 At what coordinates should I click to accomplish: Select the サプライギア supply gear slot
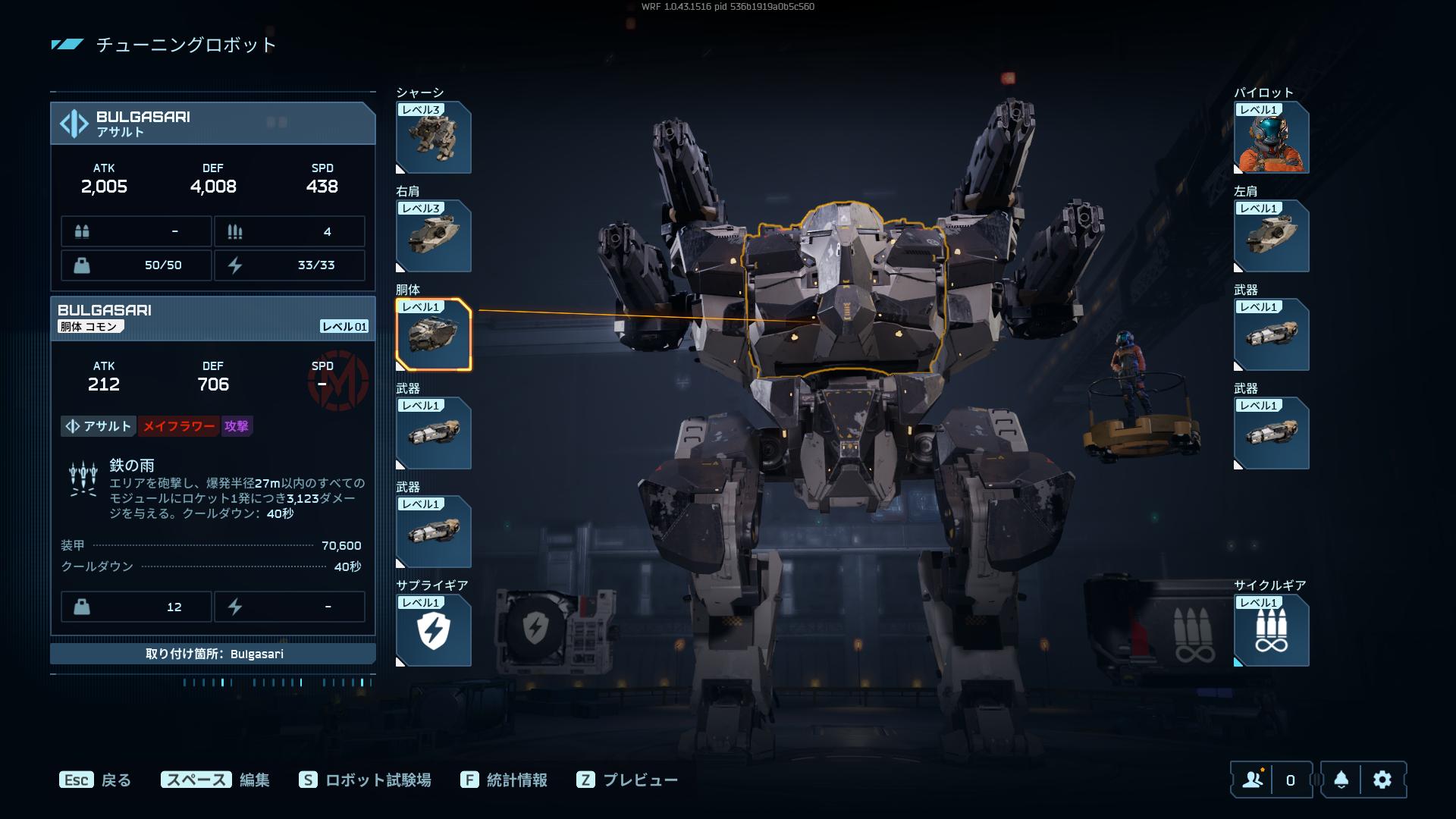(x=433, y=631)
